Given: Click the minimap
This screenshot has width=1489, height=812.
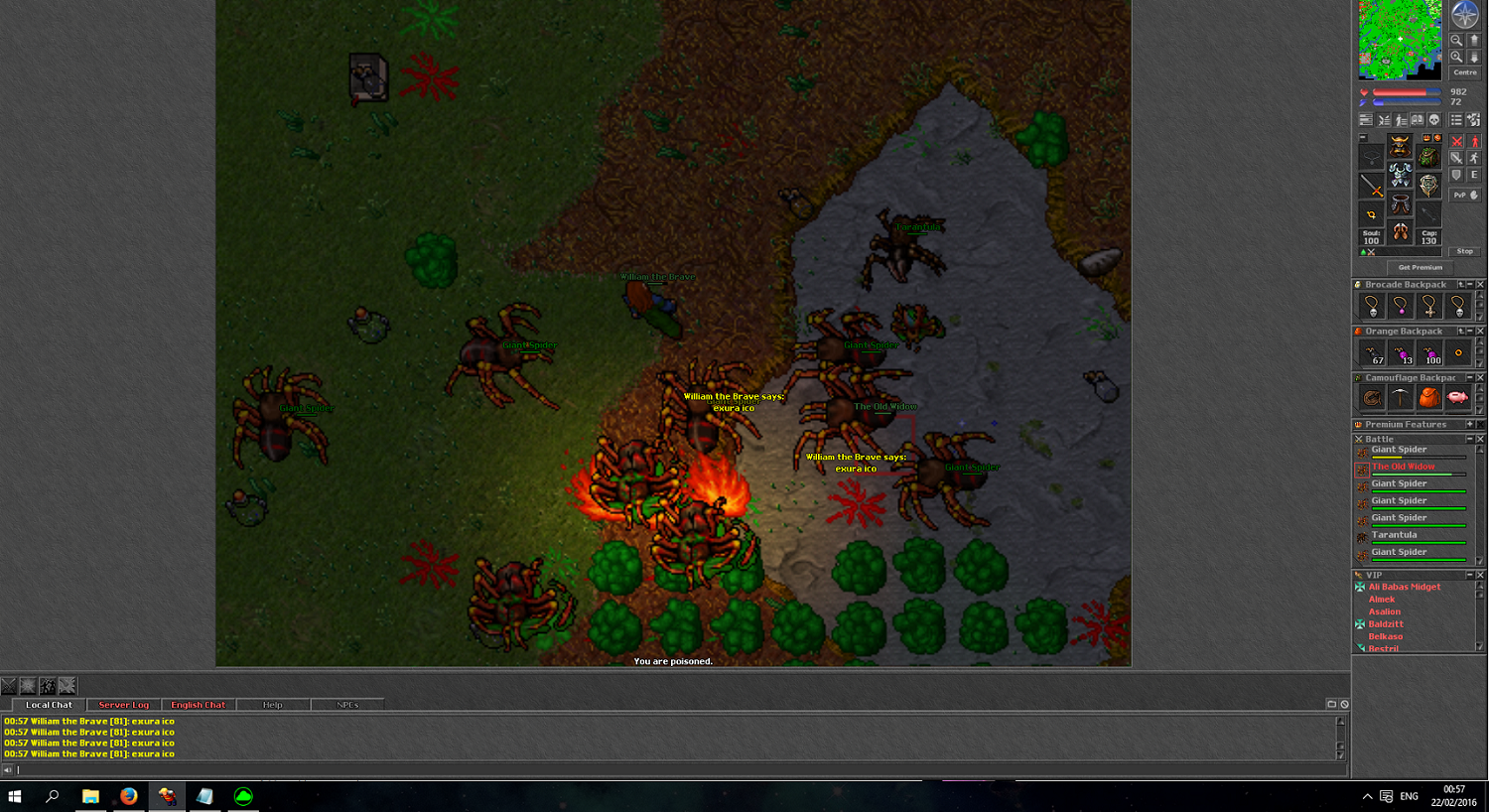Looking at the screenshot, I should click(1399, 40).
